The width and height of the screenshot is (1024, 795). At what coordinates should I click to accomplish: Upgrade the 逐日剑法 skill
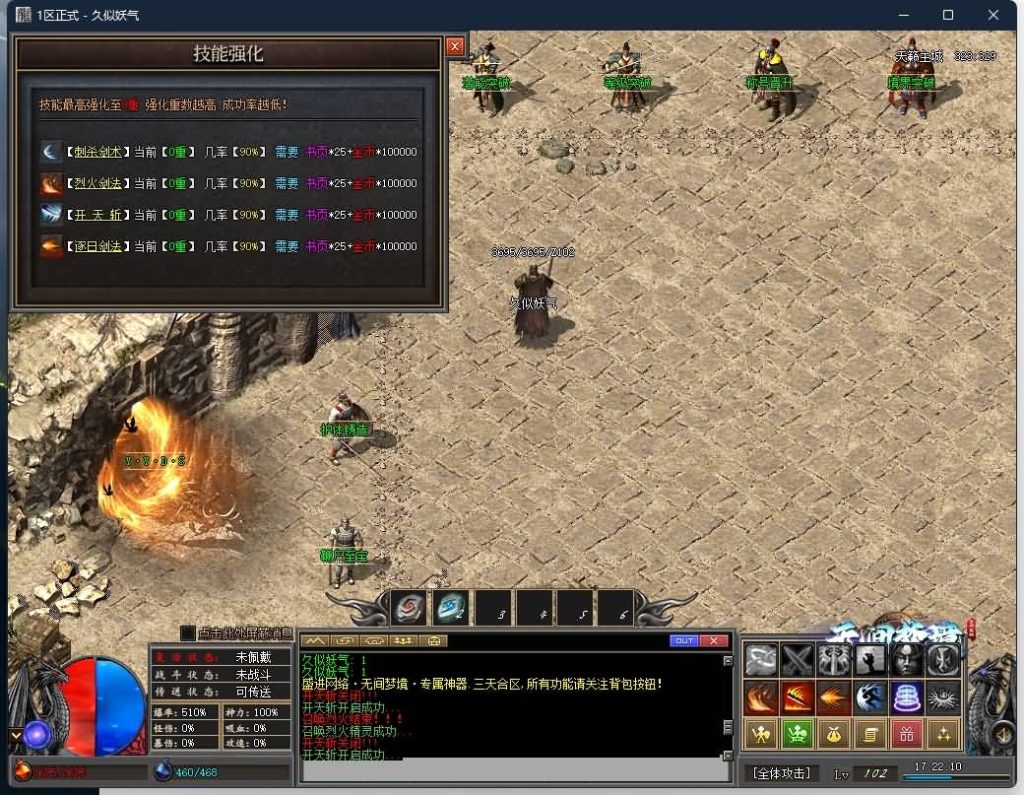98,246
